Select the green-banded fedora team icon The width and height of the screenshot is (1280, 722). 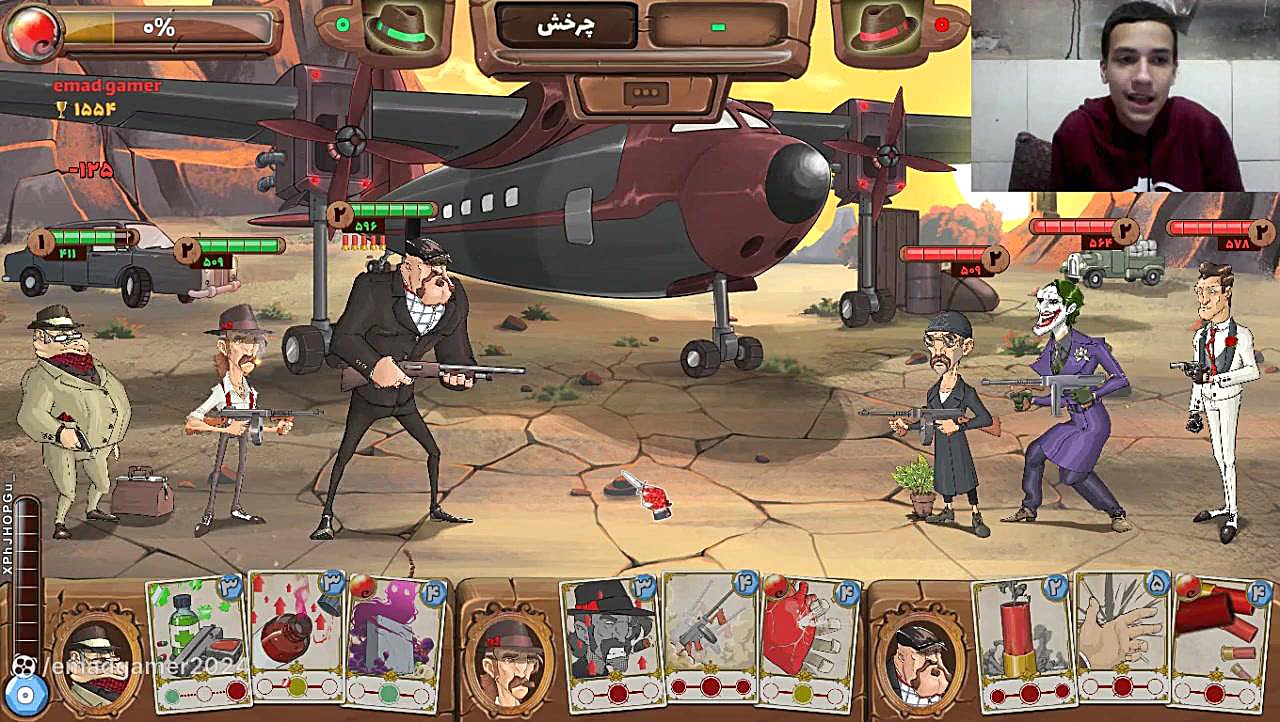(398, 27)
